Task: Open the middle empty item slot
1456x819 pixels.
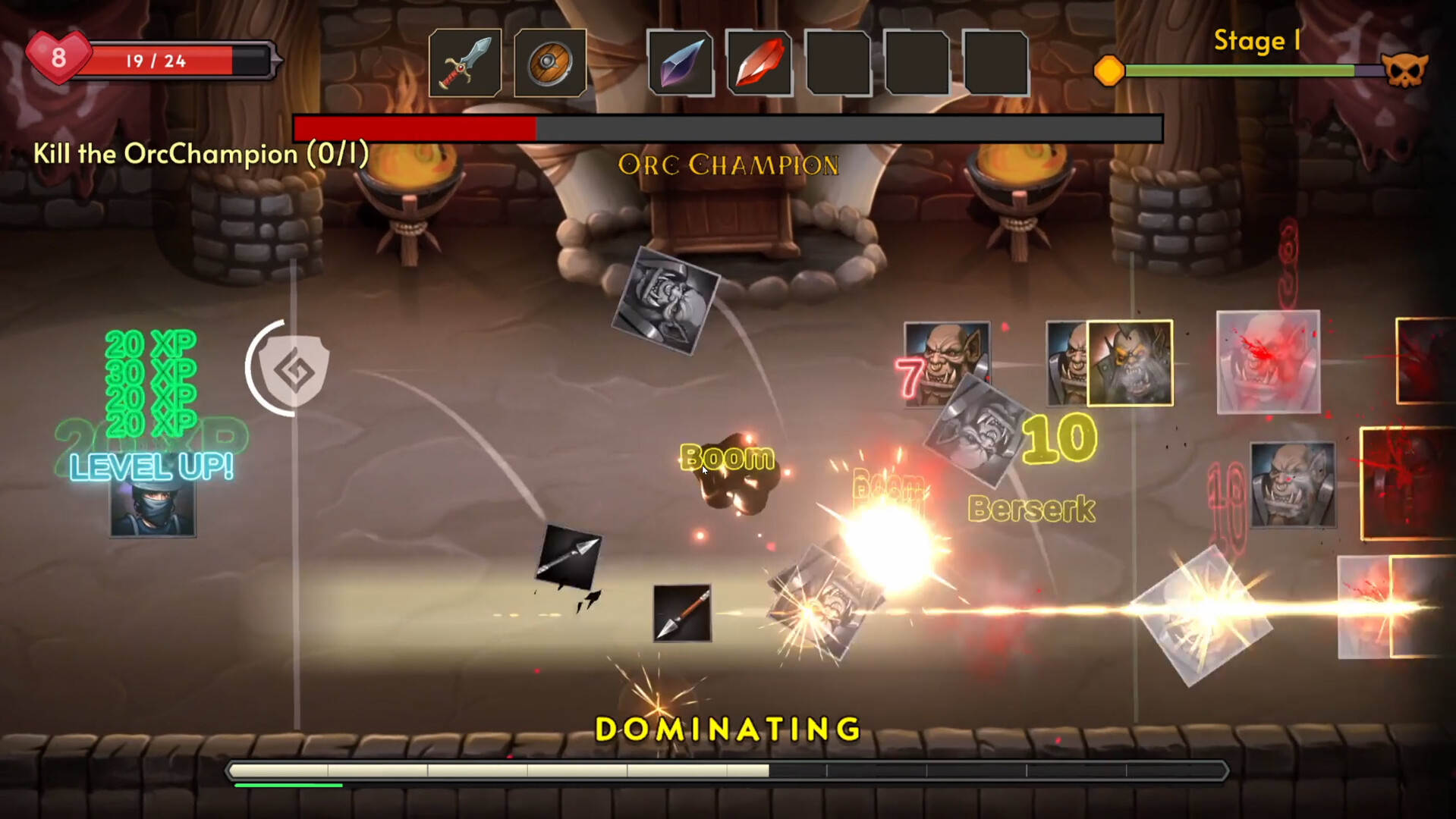Action: pos(918,63)
